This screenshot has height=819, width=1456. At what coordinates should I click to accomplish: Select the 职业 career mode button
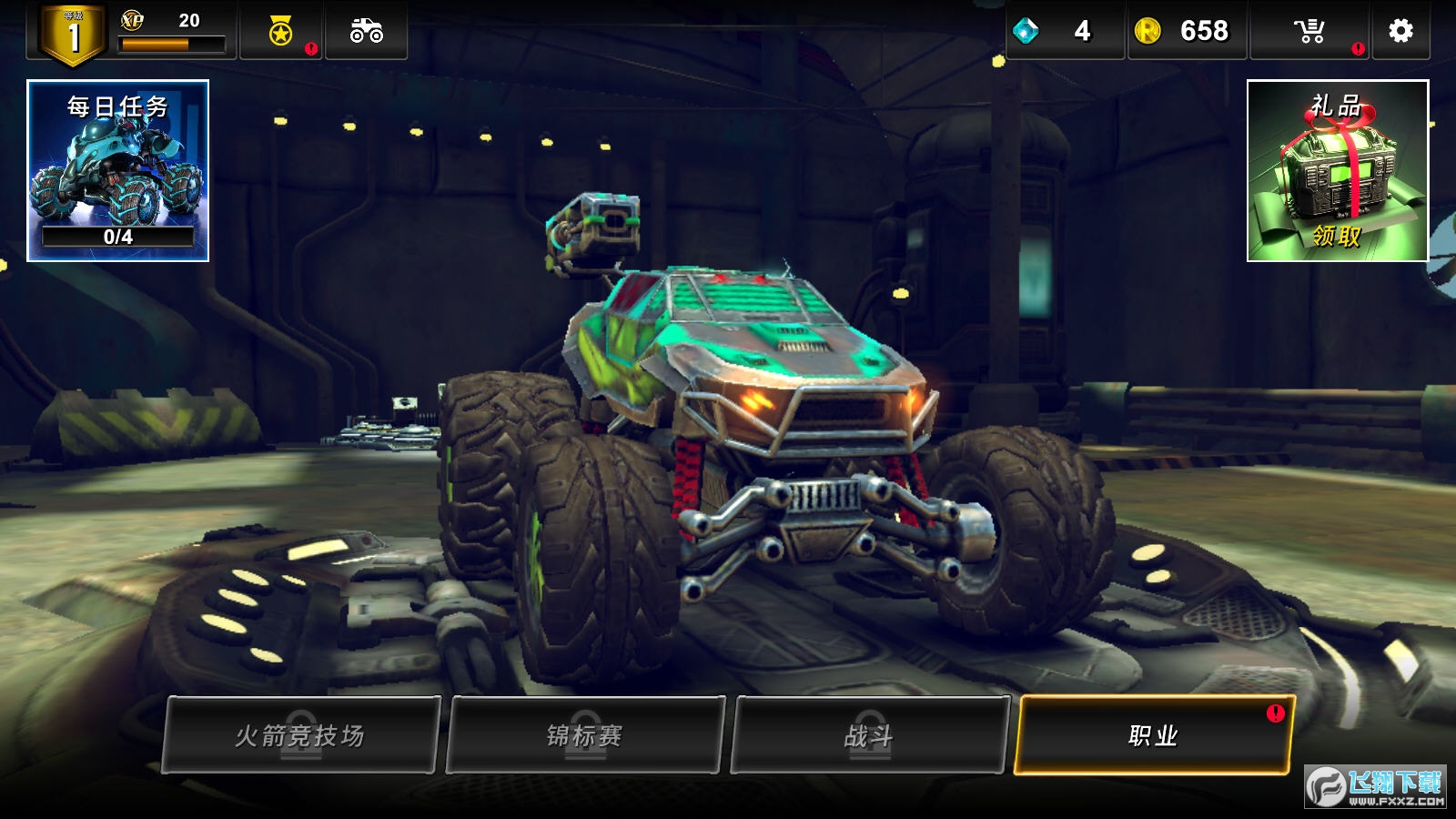click(1153, 735)
